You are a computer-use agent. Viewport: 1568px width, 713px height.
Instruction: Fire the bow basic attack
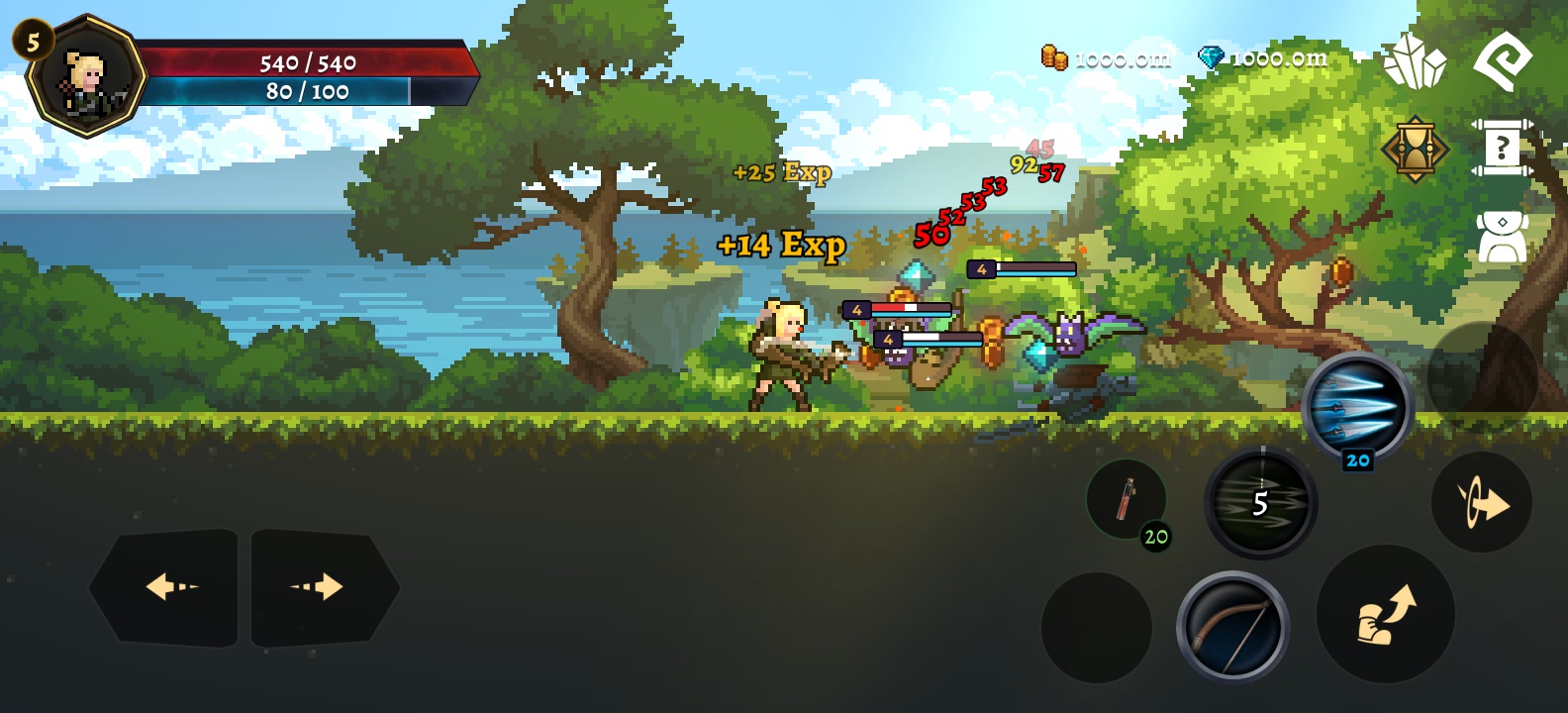tap(1232, 627)
